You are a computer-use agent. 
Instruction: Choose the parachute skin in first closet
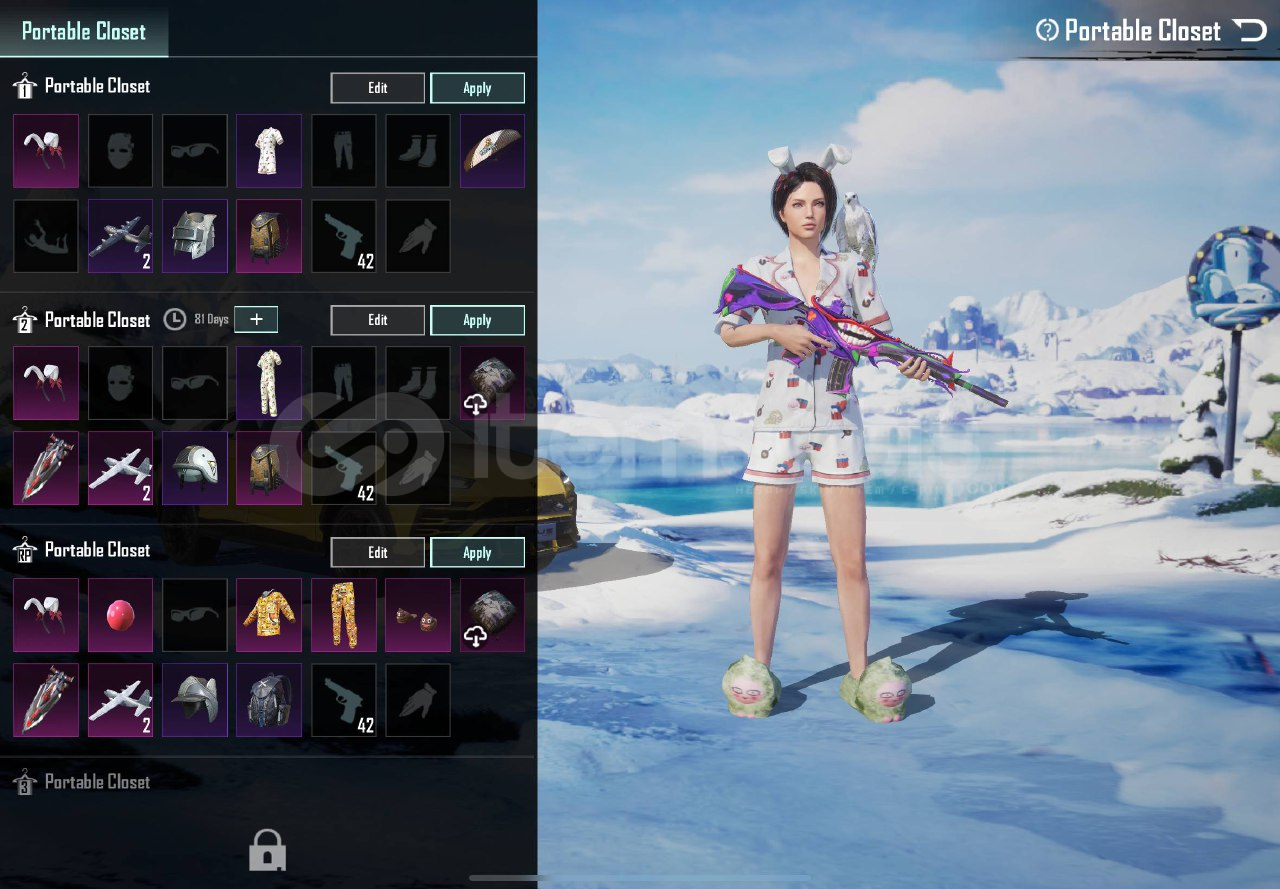click(x=492, y=151)
